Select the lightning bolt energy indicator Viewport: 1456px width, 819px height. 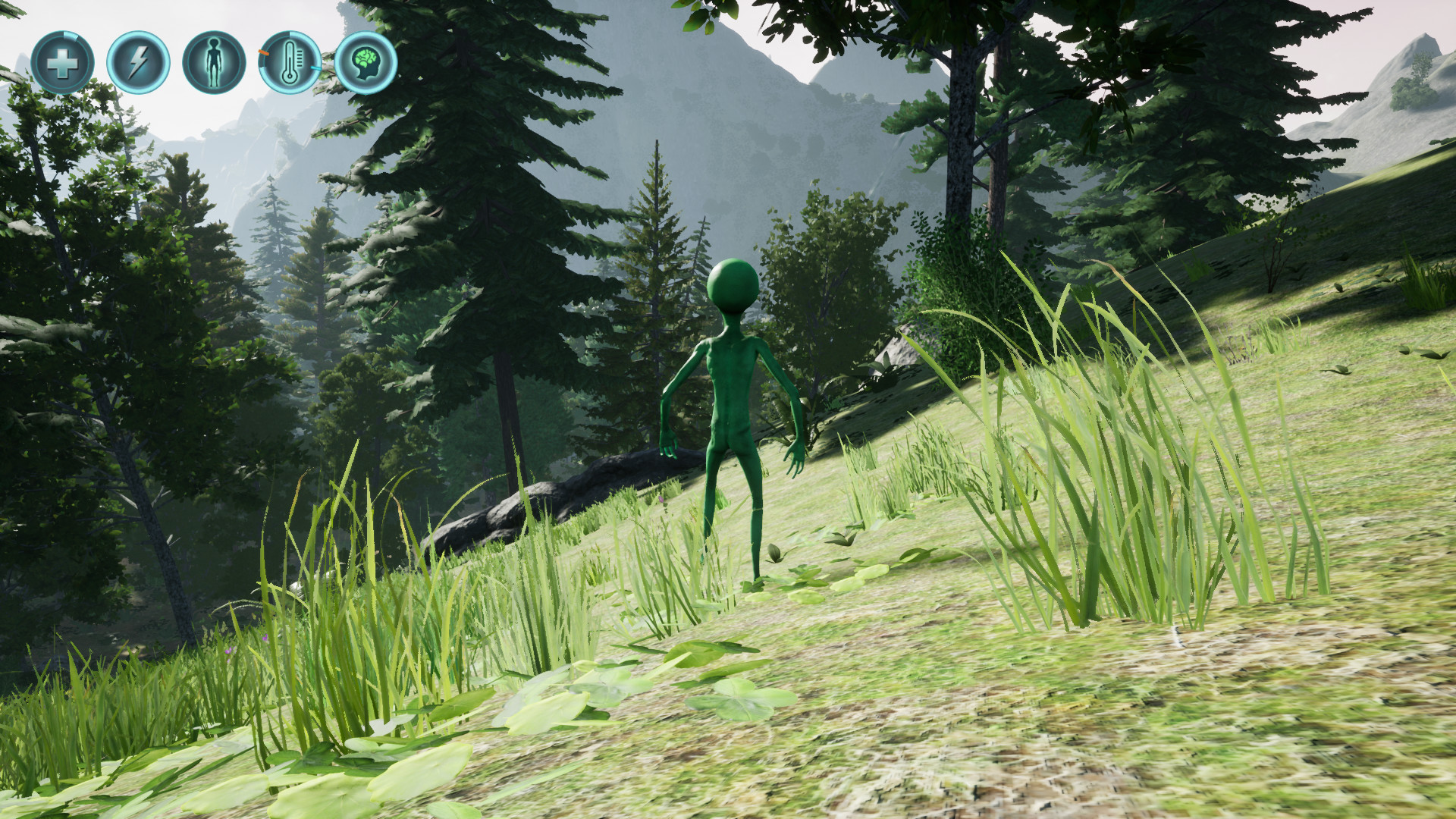pyautogui.click(x=136, y=61)
